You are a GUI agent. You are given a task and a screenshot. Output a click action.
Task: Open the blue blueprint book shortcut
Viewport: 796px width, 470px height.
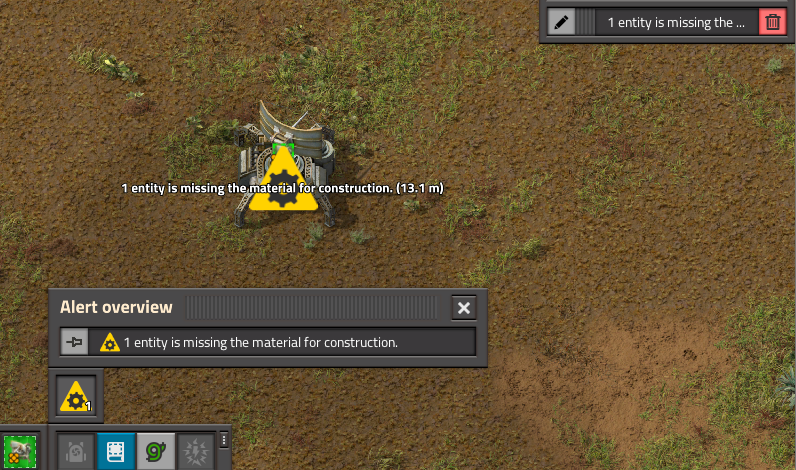(x=115, y=452)
